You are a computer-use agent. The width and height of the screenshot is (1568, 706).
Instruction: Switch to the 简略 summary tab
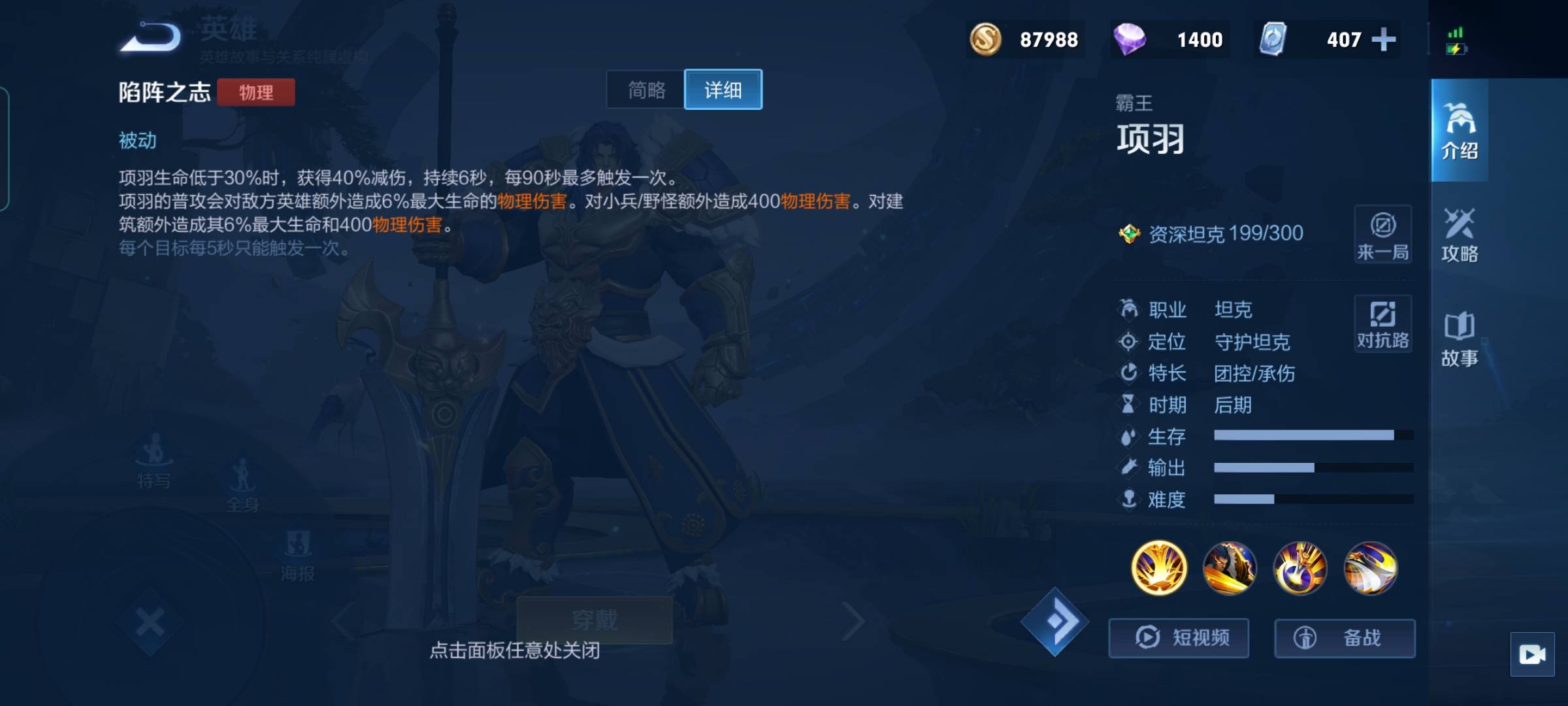pyautogui.click(x=645, y=90)
